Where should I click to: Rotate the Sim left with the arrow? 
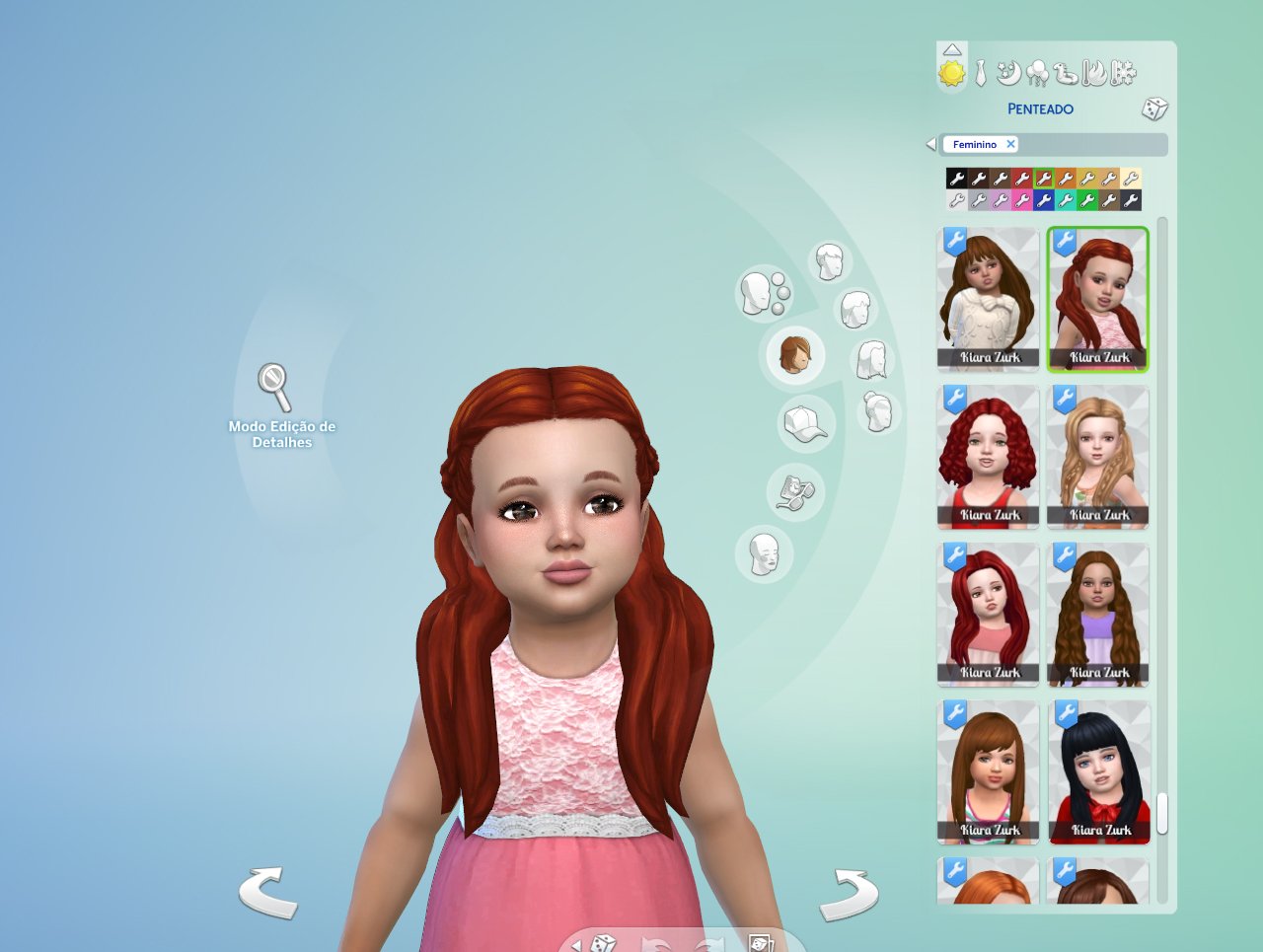pos(268,893)
